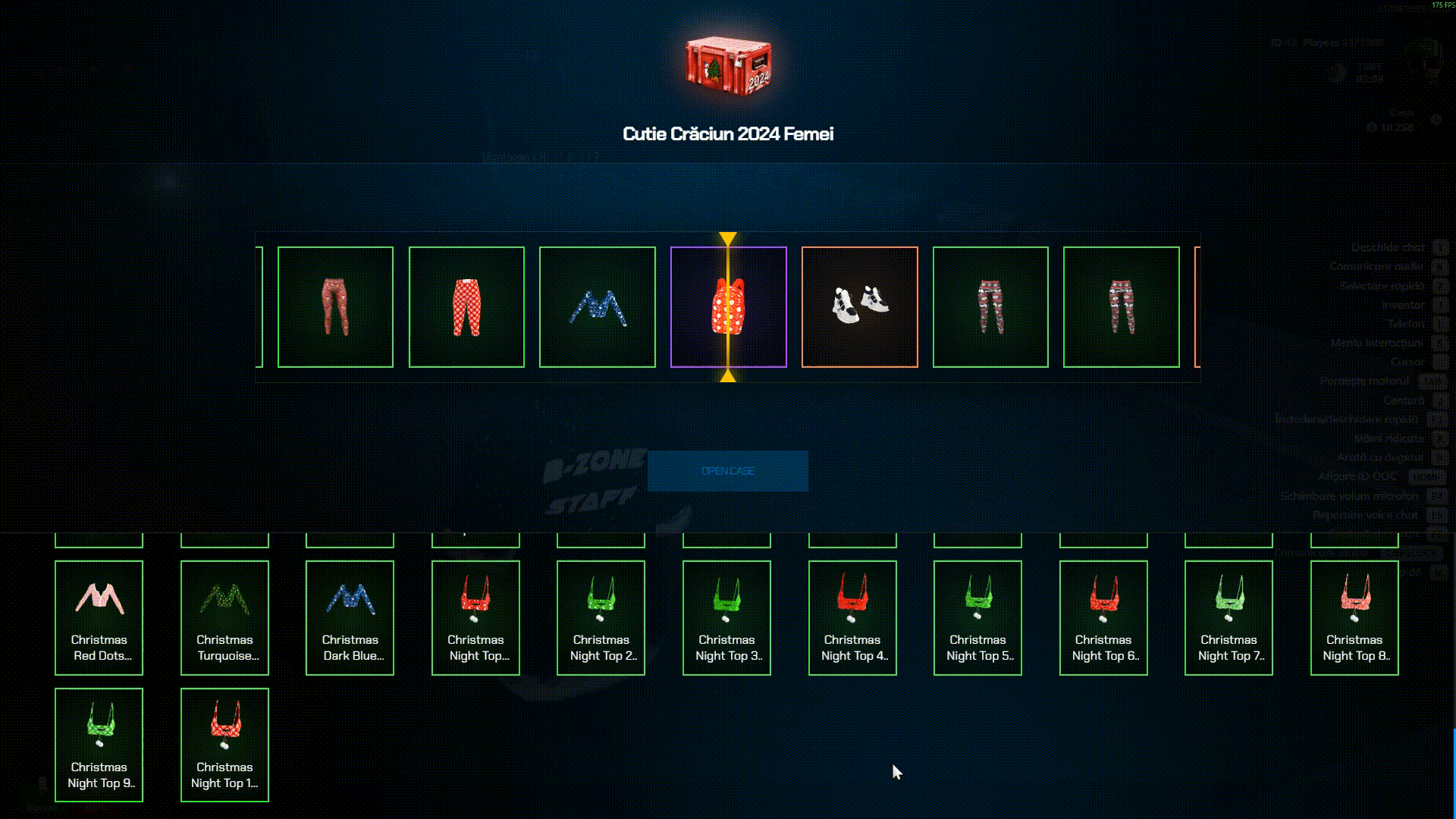Screen dimensions: 1456x819
Task: Select the Christmas Night Top 5 card
Action: coord(977,617)
